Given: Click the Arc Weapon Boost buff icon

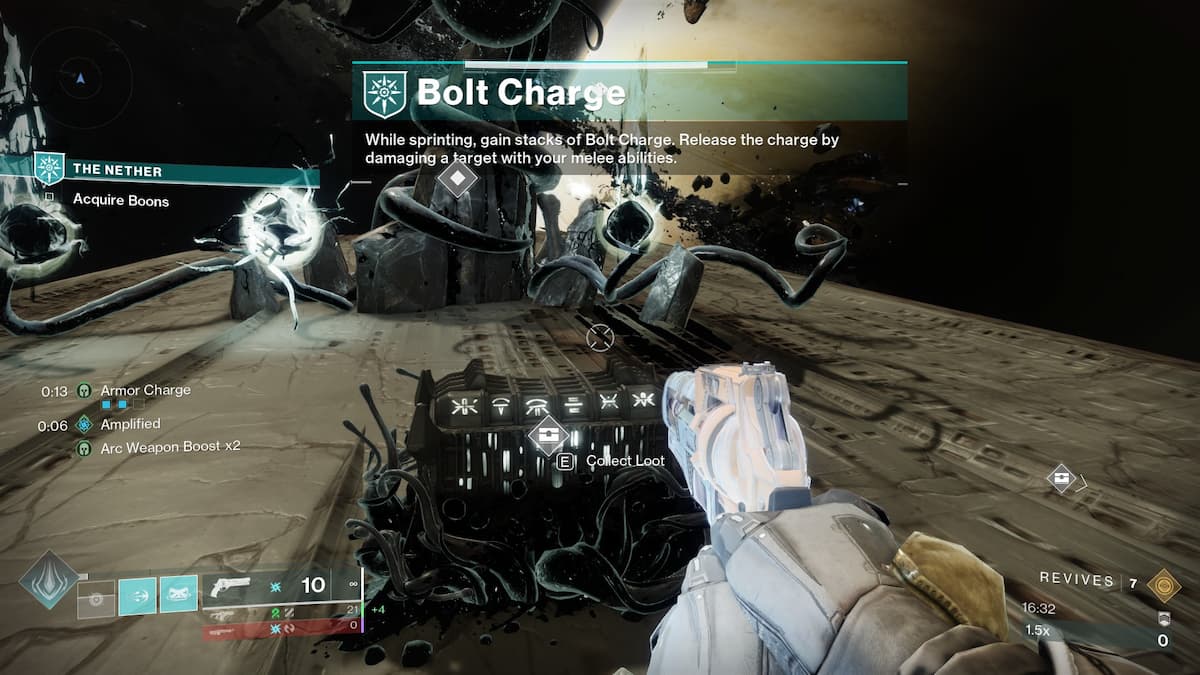Looking at the screenshot, I should coord(85,447).
